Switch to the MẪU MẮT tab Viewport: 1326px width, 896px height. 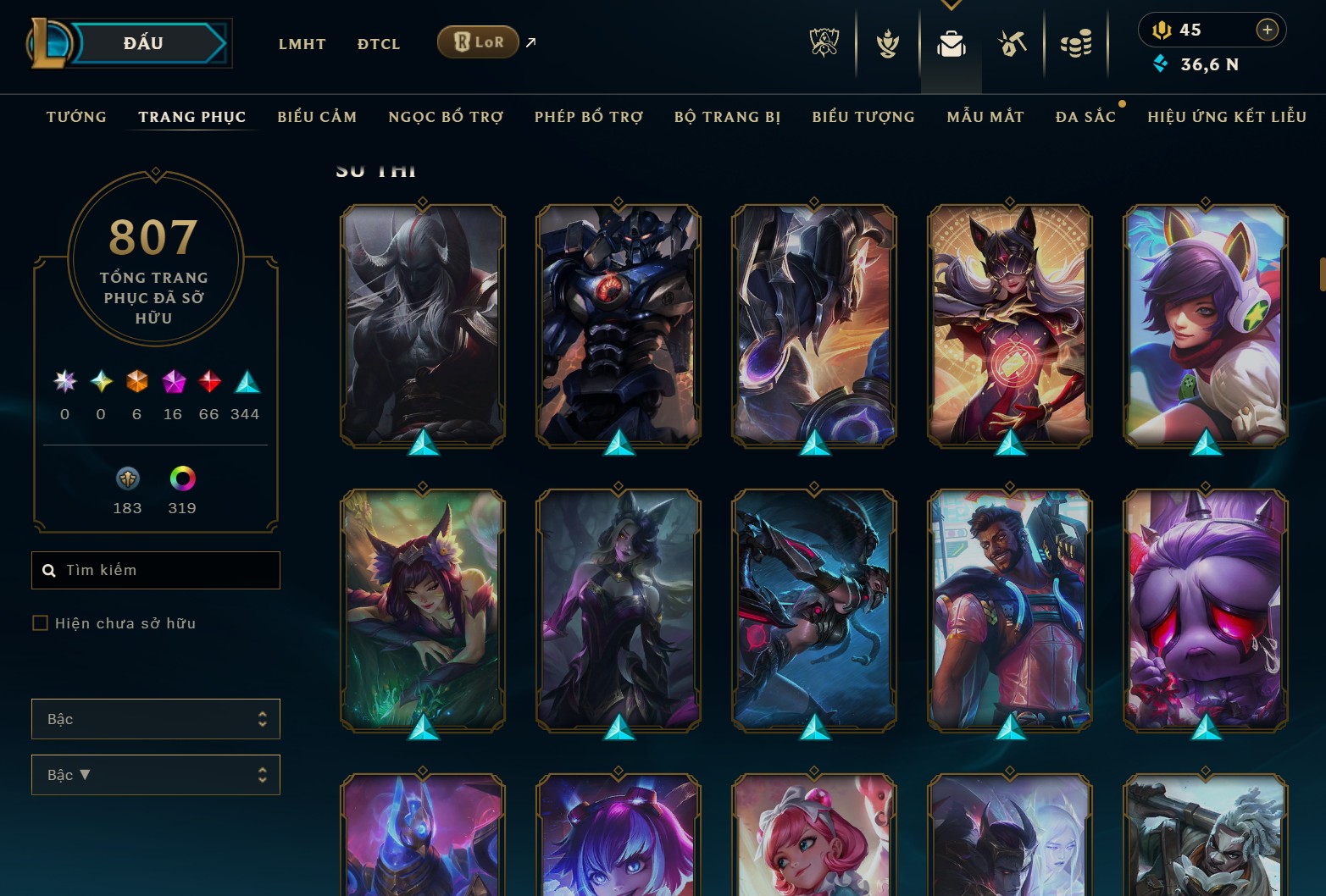click(x=985, y=117)
